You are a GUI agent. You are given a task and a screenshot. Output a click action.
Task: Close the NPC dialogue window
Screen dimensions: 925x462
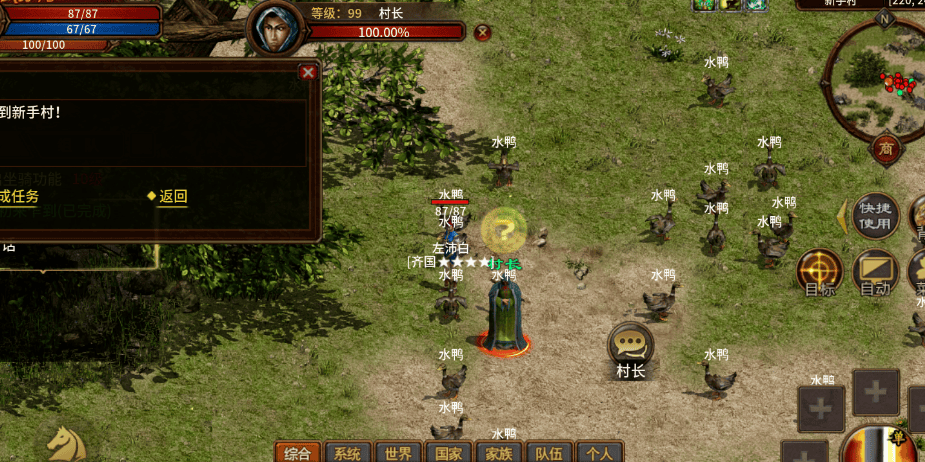tap(308, 72)
